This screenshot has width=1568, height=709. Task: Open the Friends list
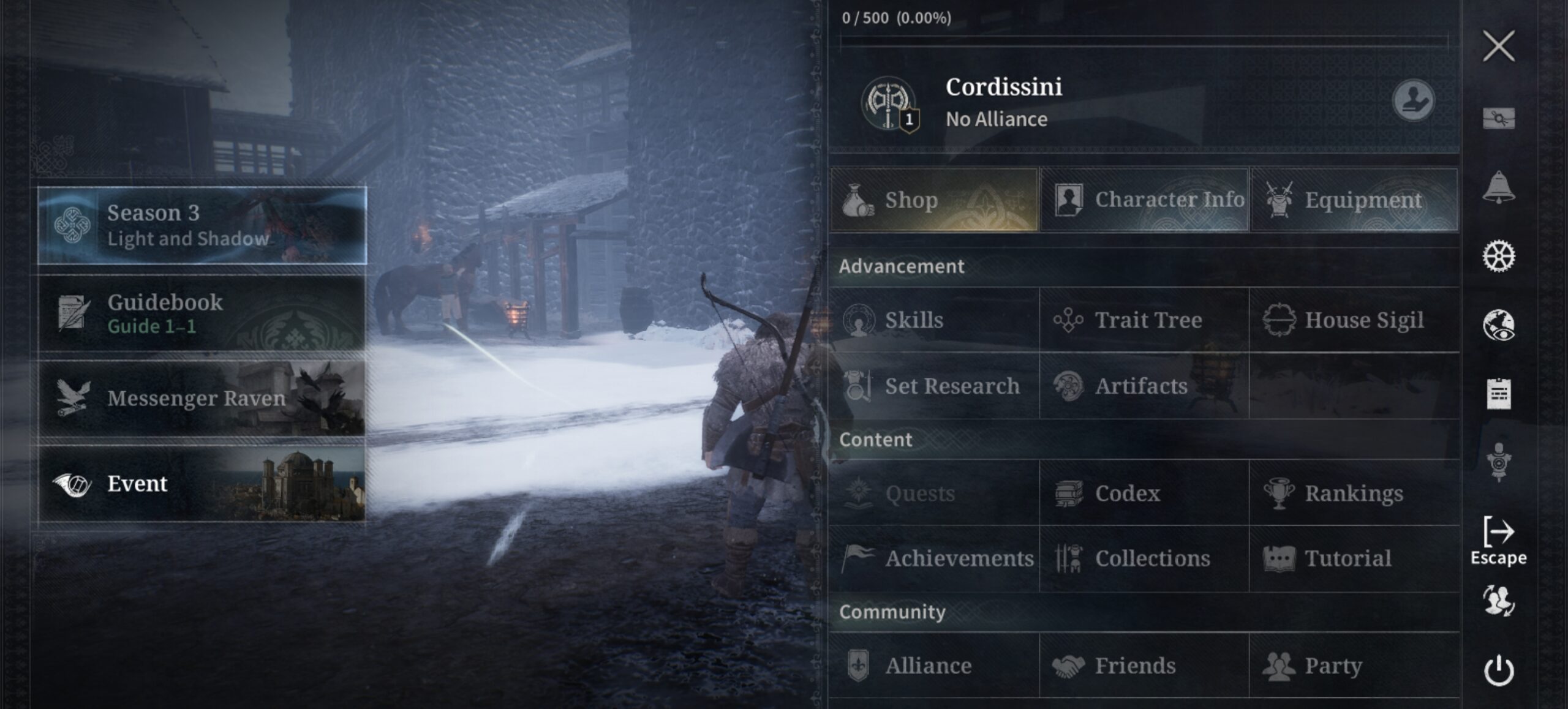coord(1144,666)
